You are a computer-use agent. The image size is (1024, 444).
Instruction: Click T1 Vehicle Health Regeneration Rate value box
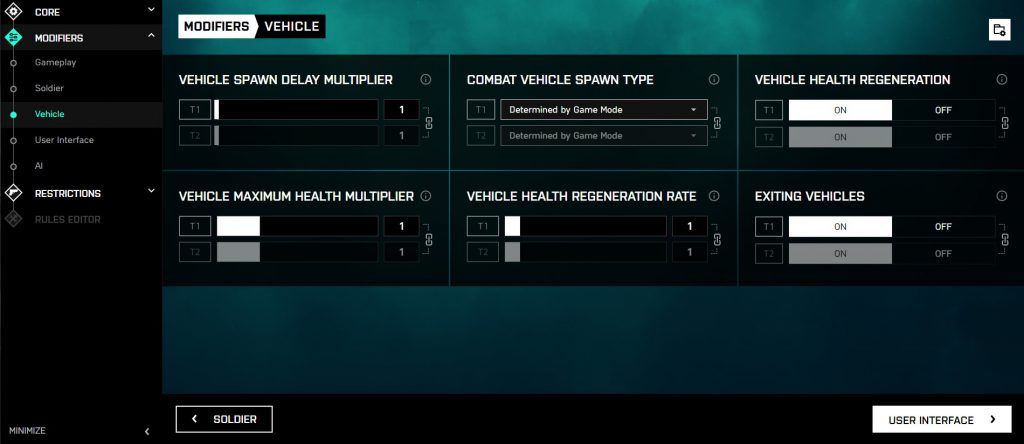[690, 227]
